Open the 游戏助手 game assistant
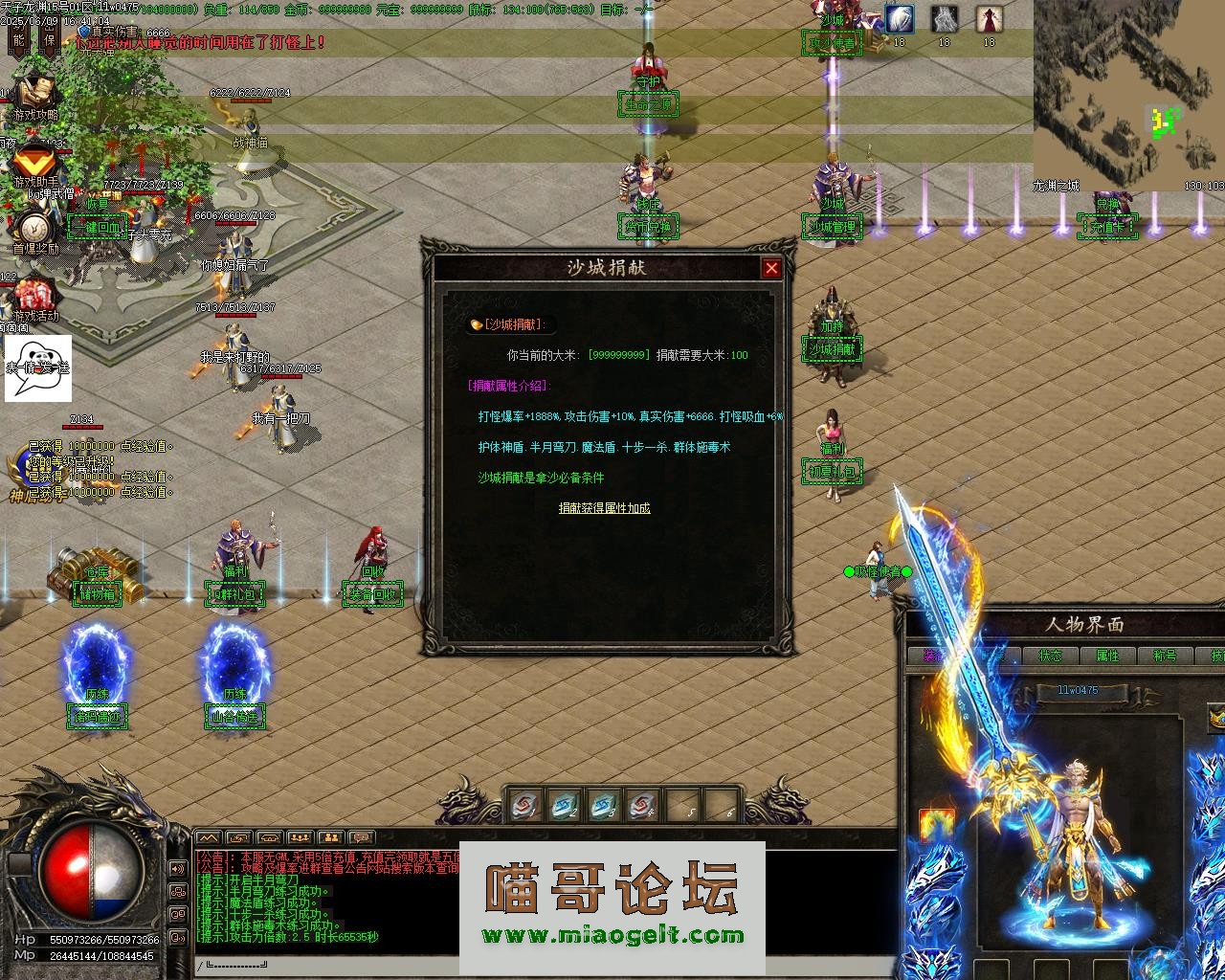1225x980 pixels. pos(34,160)
